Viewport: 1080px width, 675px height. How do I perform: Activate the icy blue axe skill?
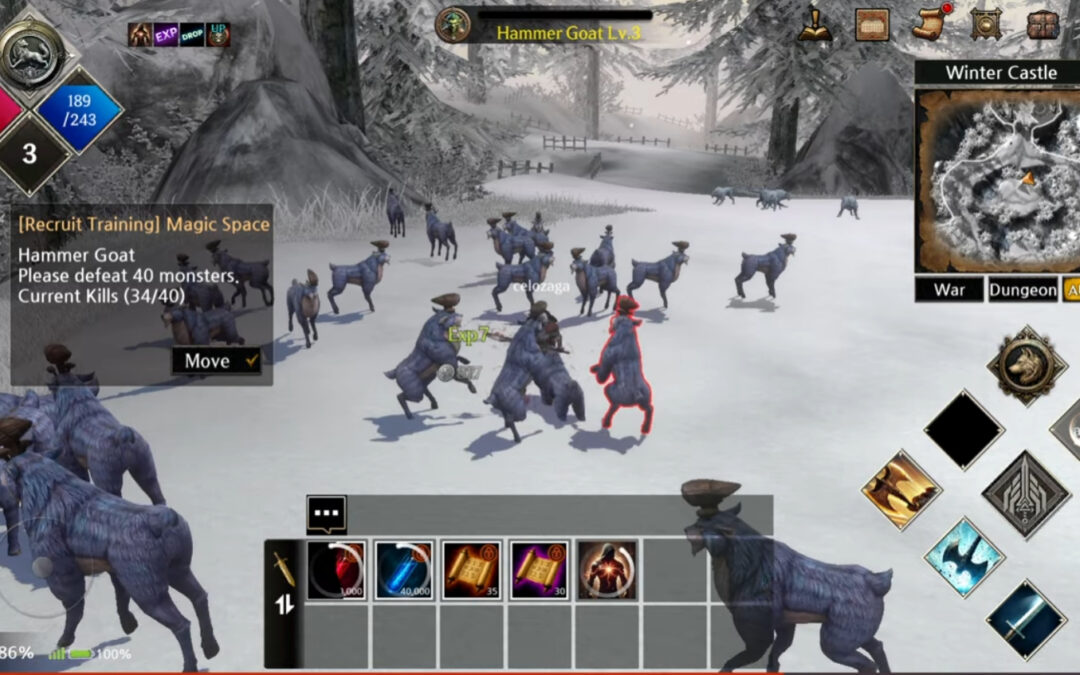click(x=963, y=557)
